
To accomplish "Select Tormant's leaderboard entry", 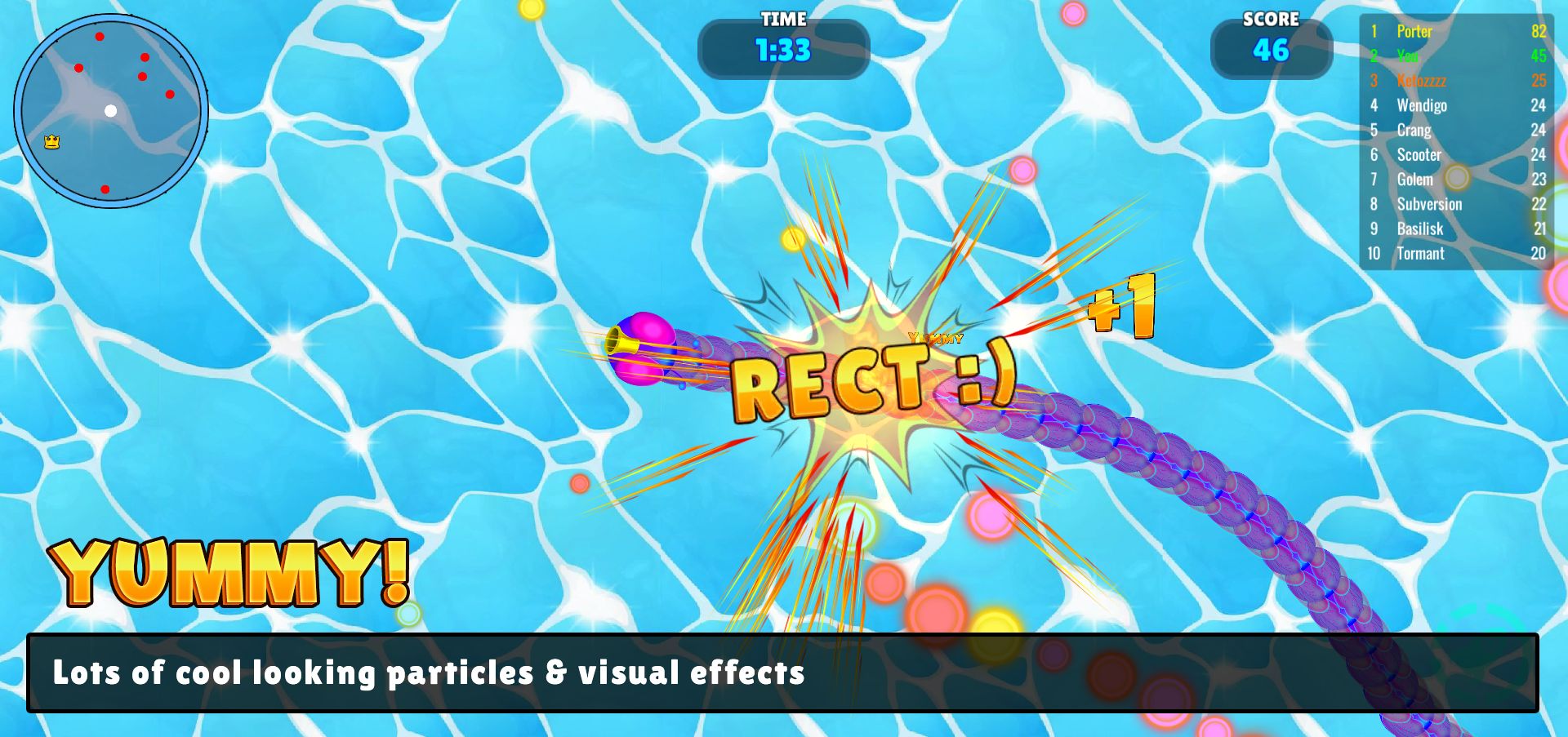I will point(1456,254).
